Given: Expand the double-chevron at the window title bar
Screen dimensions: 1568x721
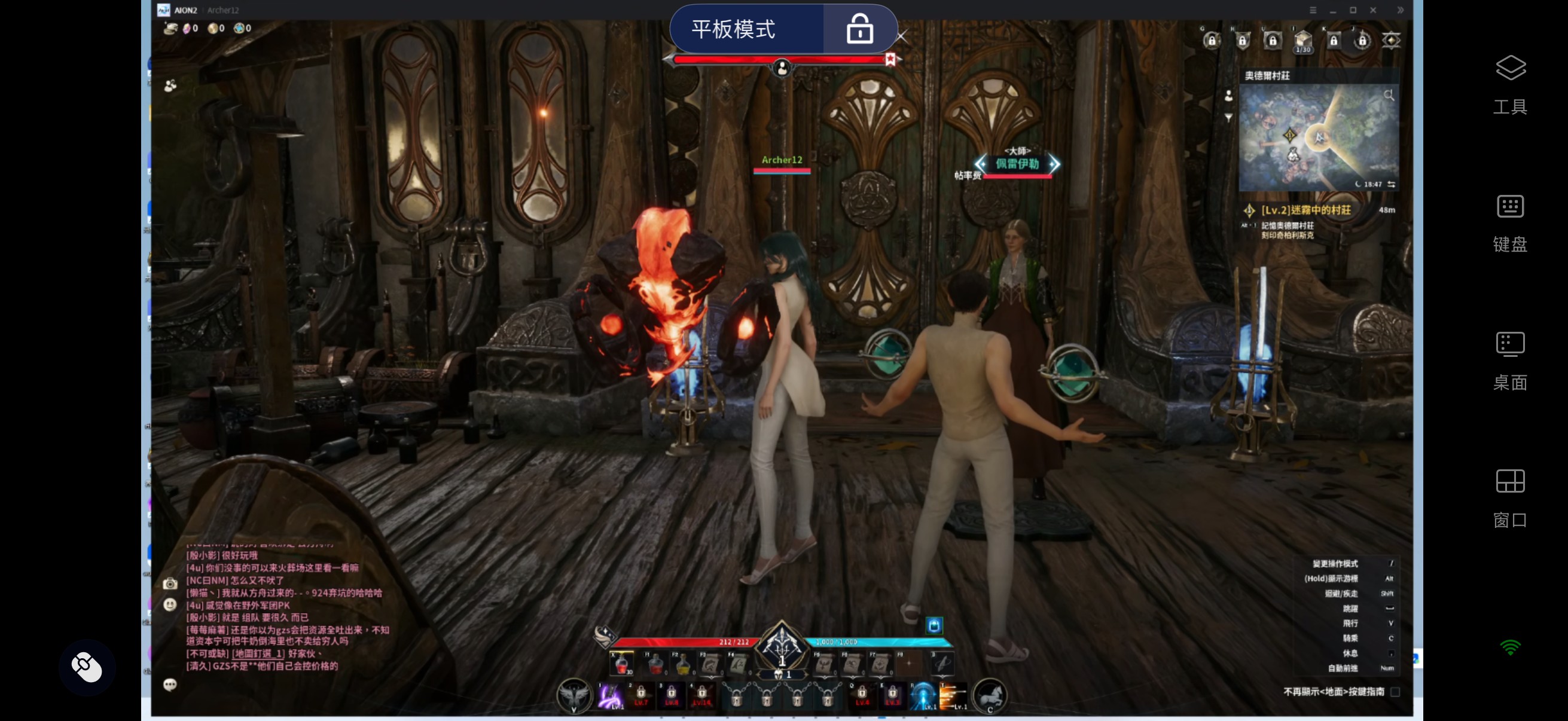Looking at the screenshot, I should [1401, 10].
